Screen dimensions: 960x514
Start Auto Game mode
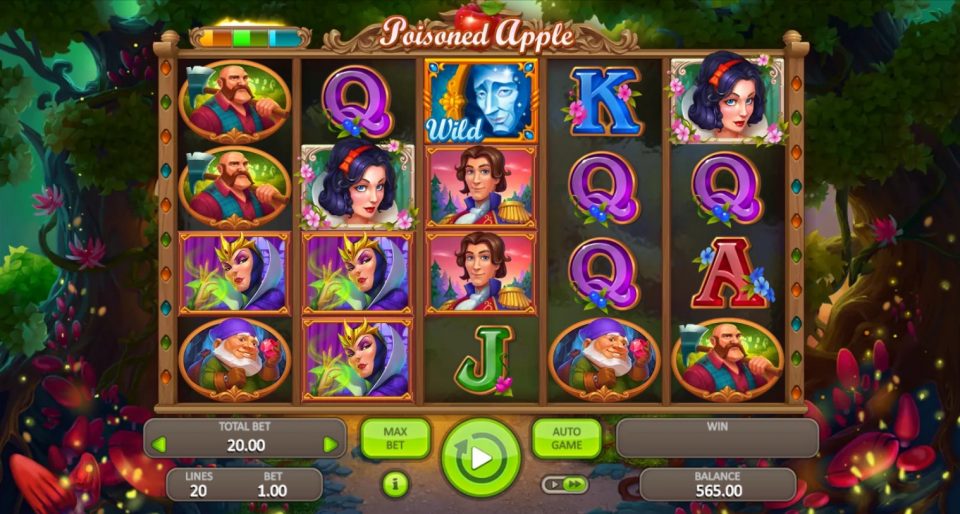point(566,439)
